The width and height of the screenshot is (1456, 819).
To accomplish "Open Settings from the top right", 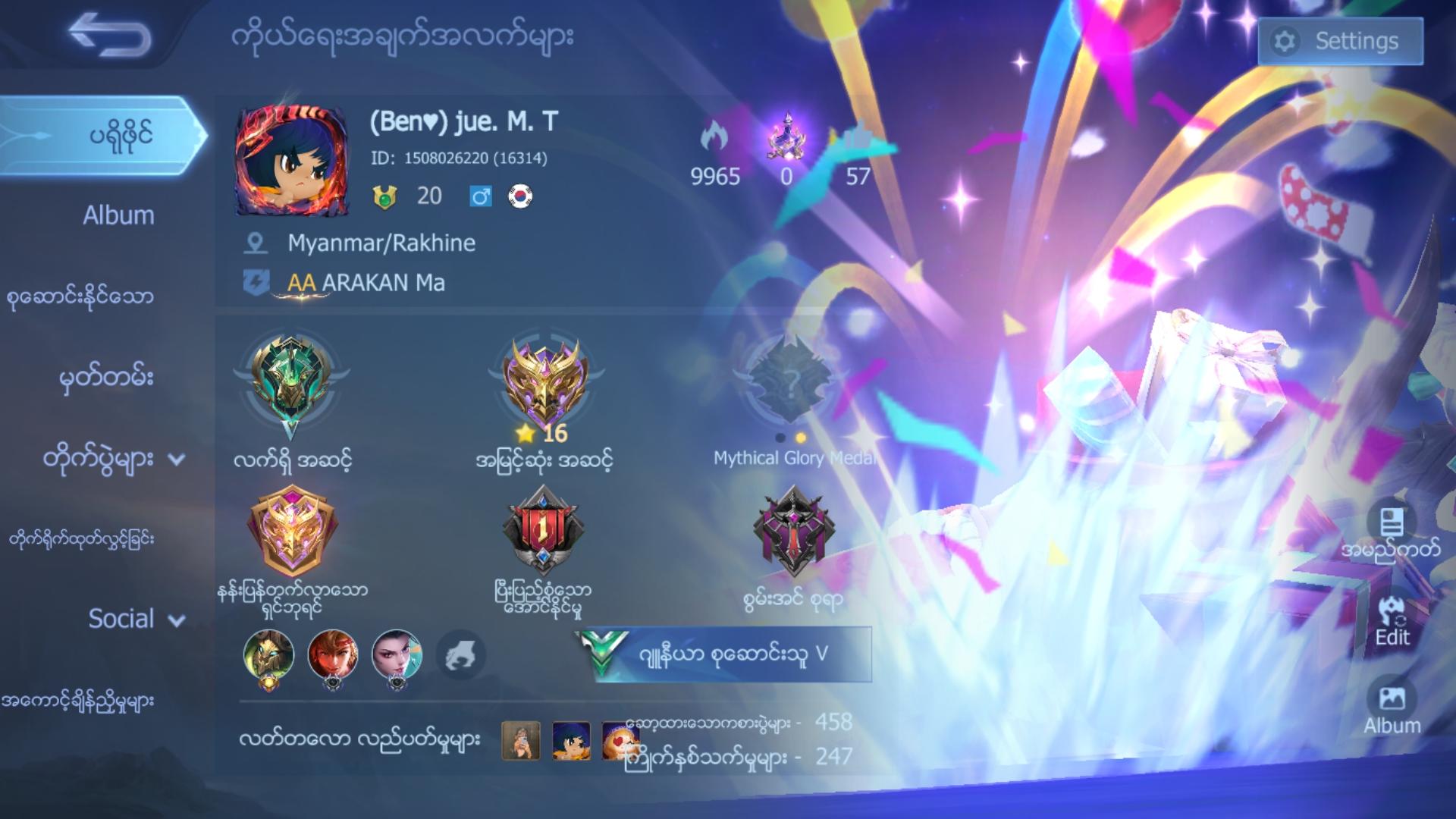I will 1340,42.
